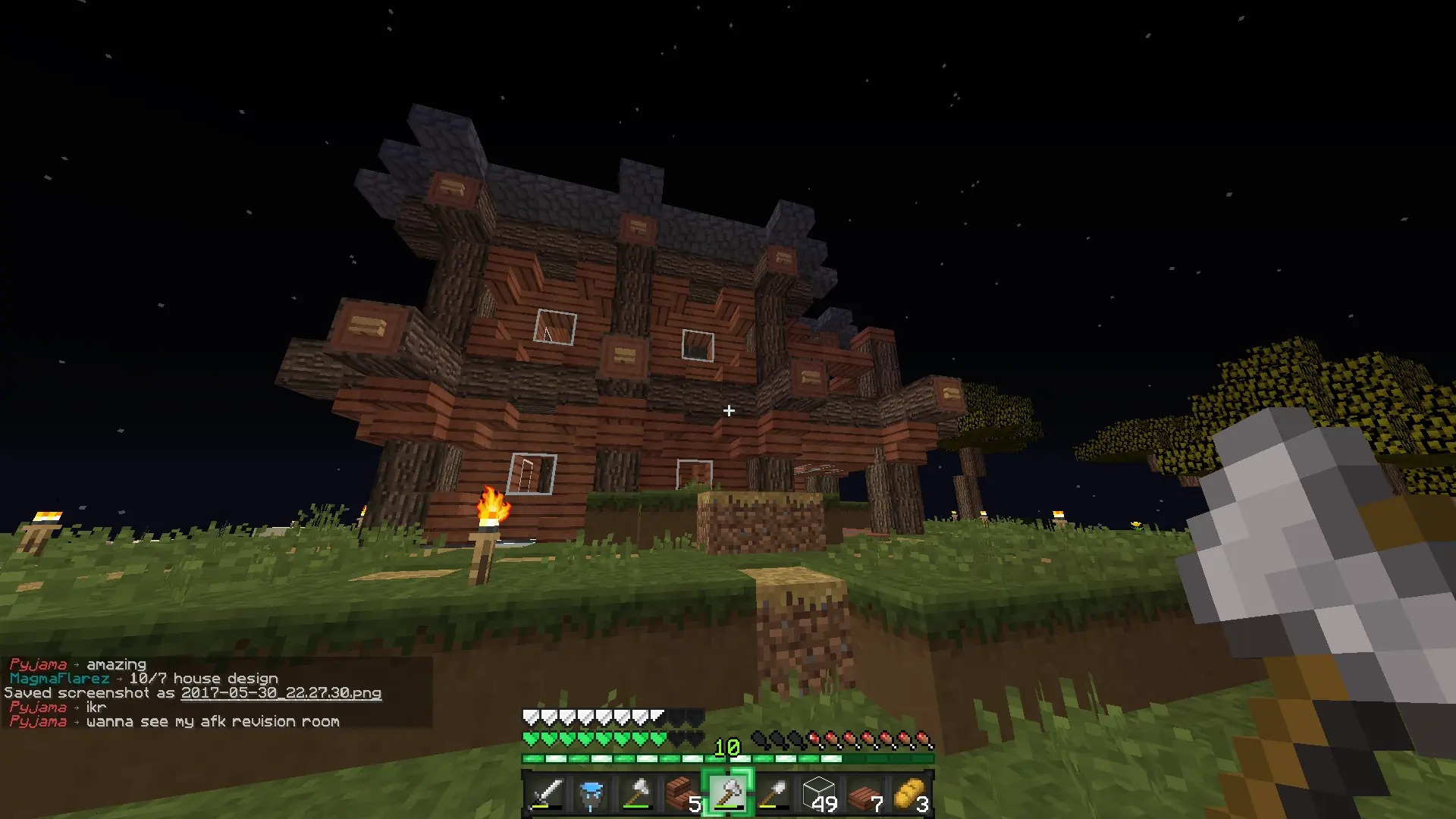Select the water bucket hotbar slot
1456x819 pixels.
(591, 794)
